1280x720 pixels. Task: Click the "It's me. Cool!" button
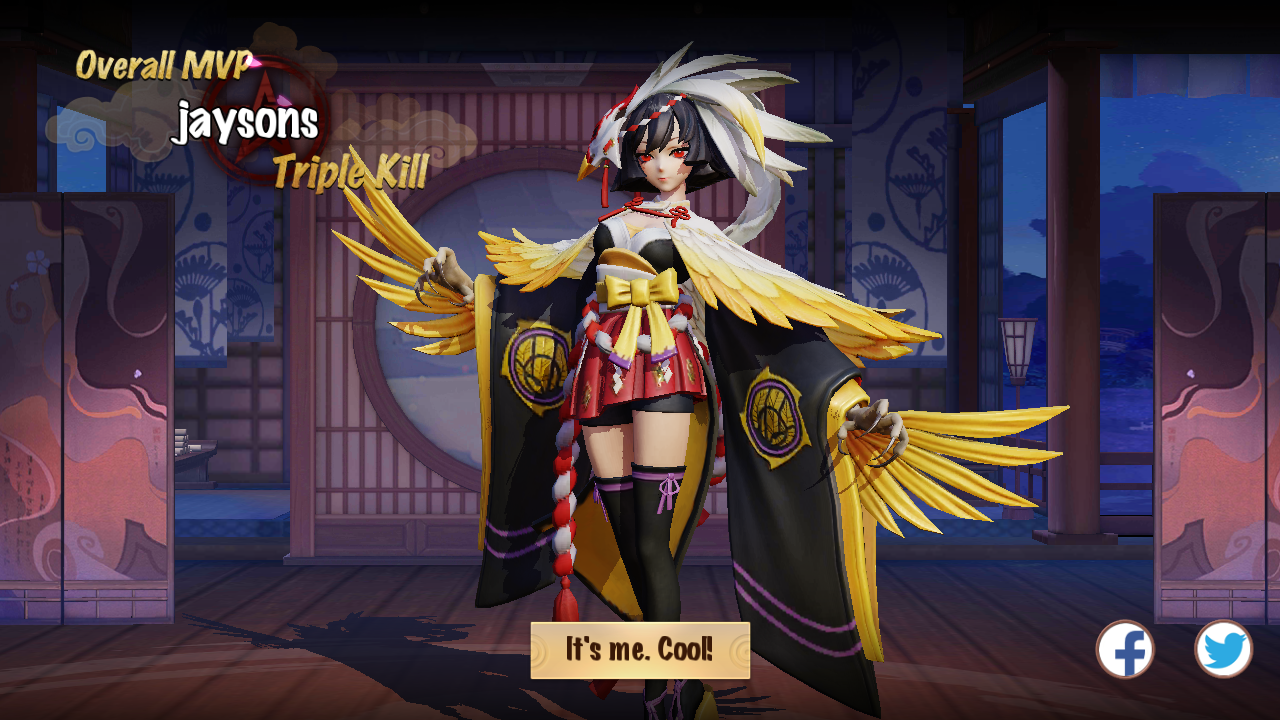640,650
